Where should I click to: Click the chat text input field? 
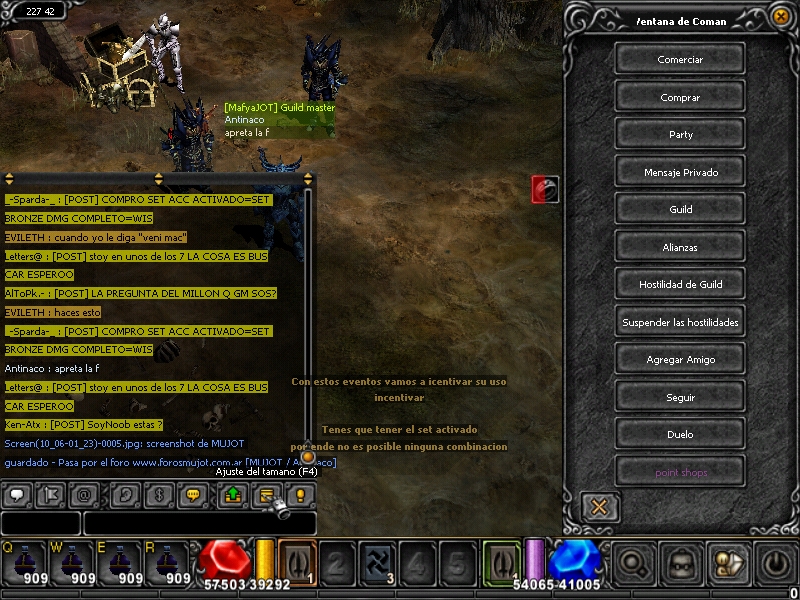tap(199, 523)
